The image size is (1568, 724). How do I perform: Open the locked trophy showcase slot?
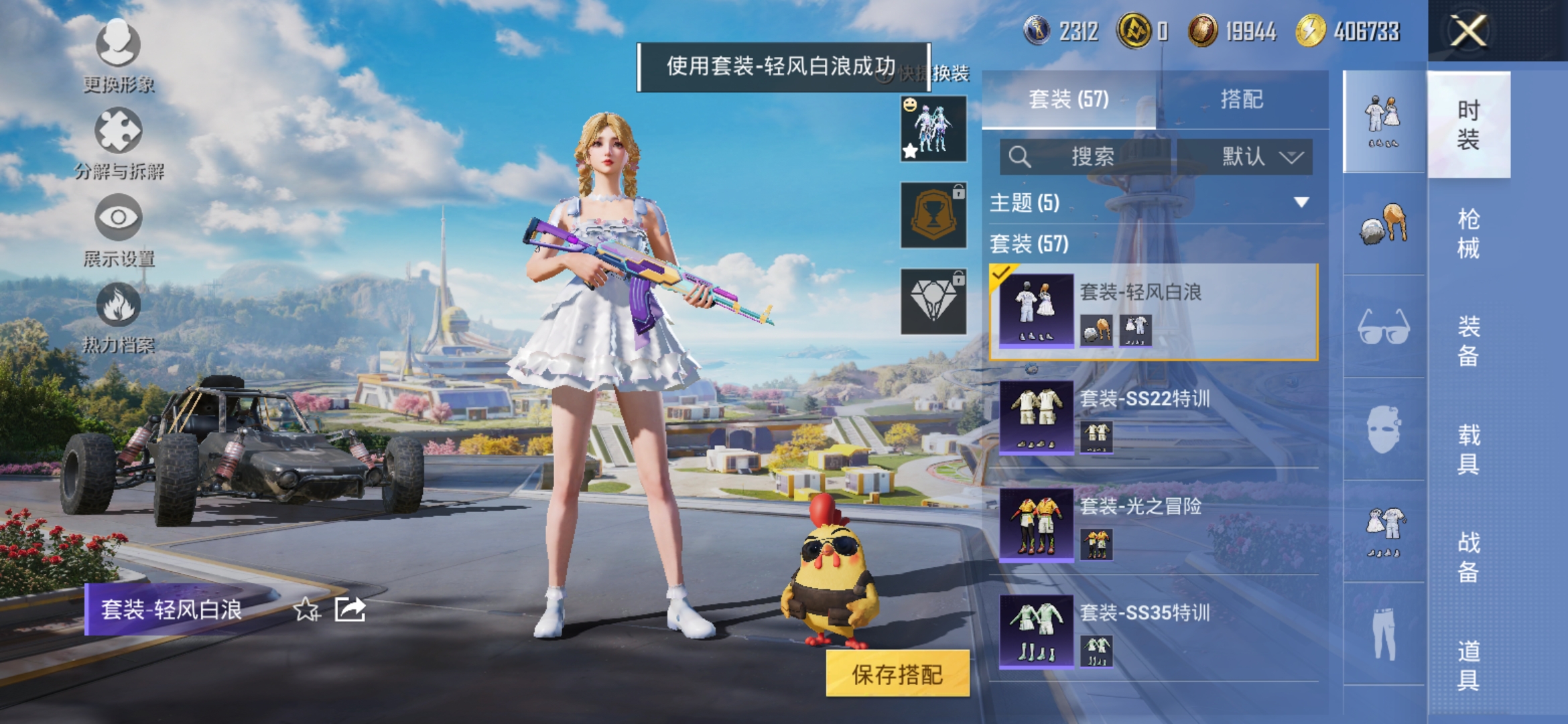pos(932,216)
